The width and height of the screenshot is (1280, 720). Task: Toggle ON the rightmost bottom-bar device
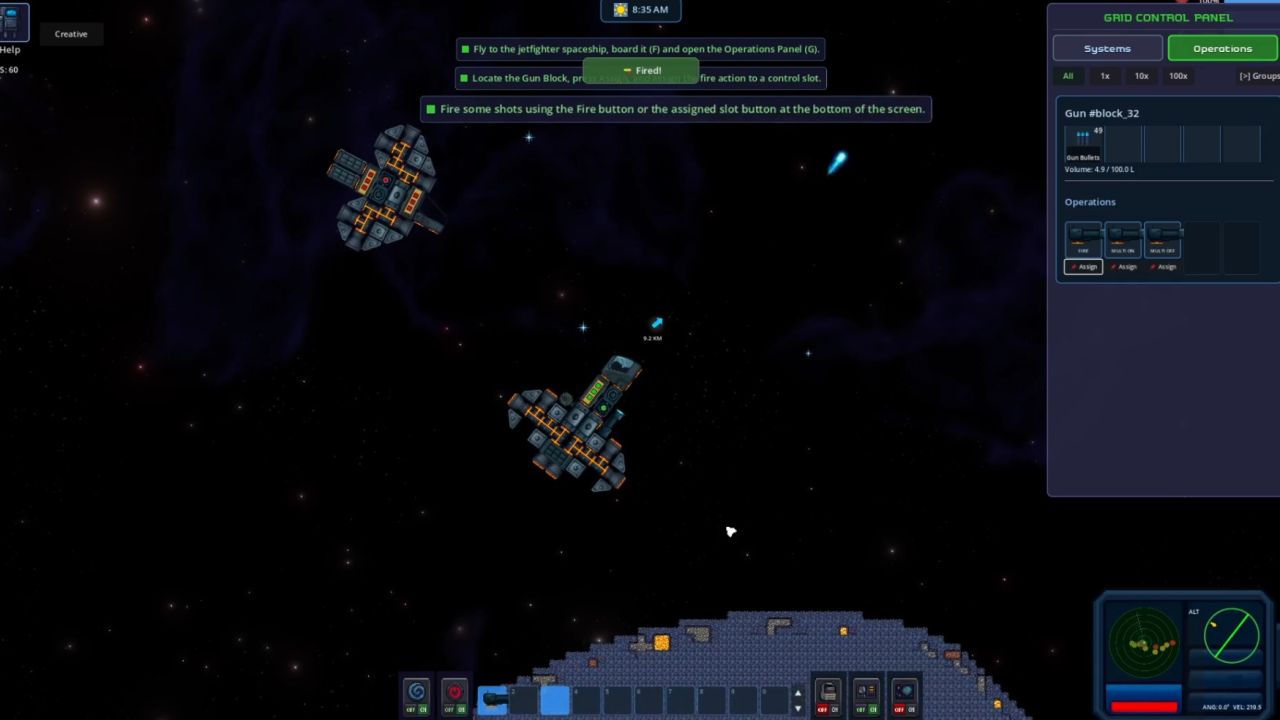point(910,709)
